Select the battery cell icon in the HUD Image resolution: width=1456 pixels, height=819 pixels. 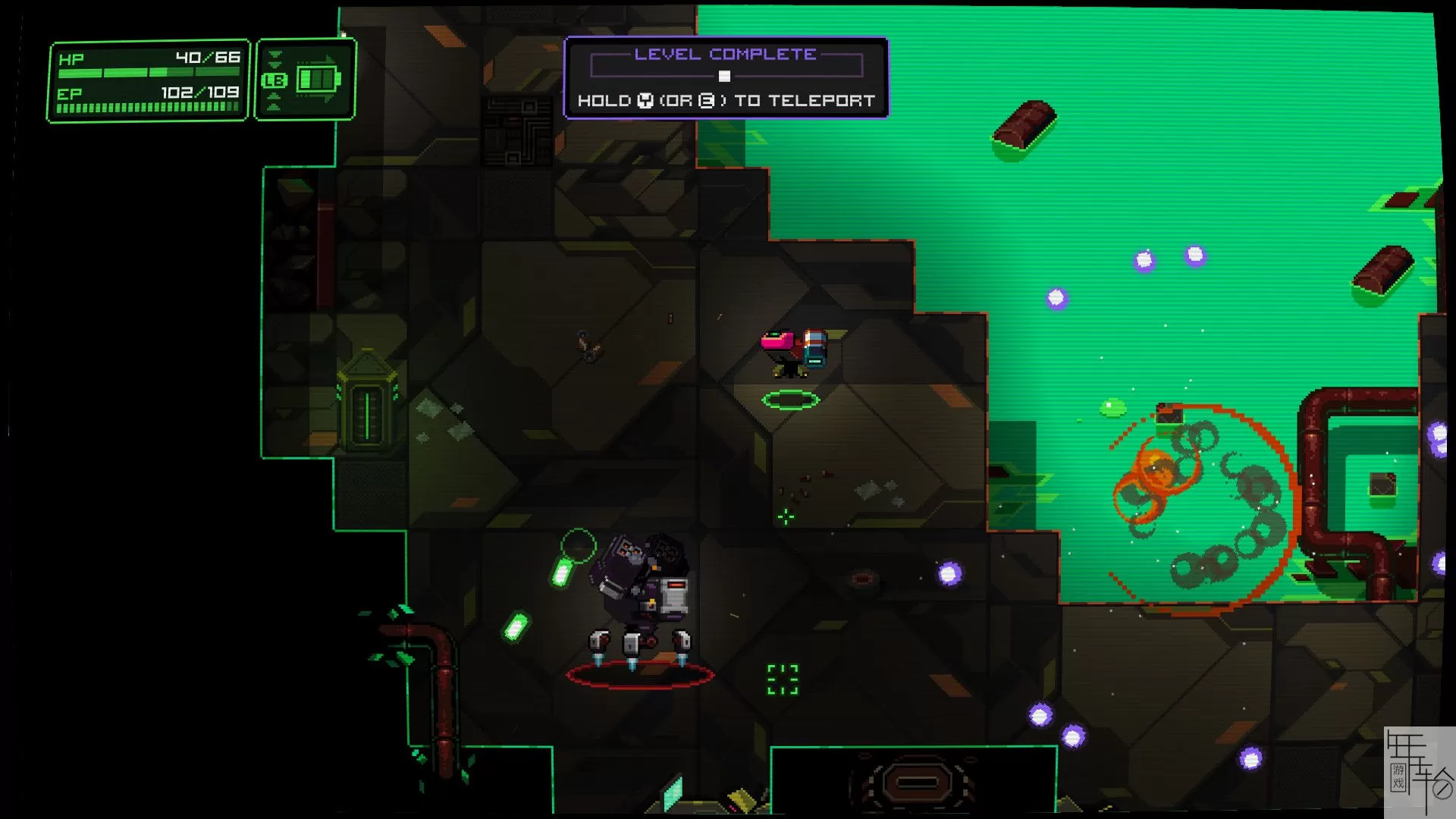(318, 79)
